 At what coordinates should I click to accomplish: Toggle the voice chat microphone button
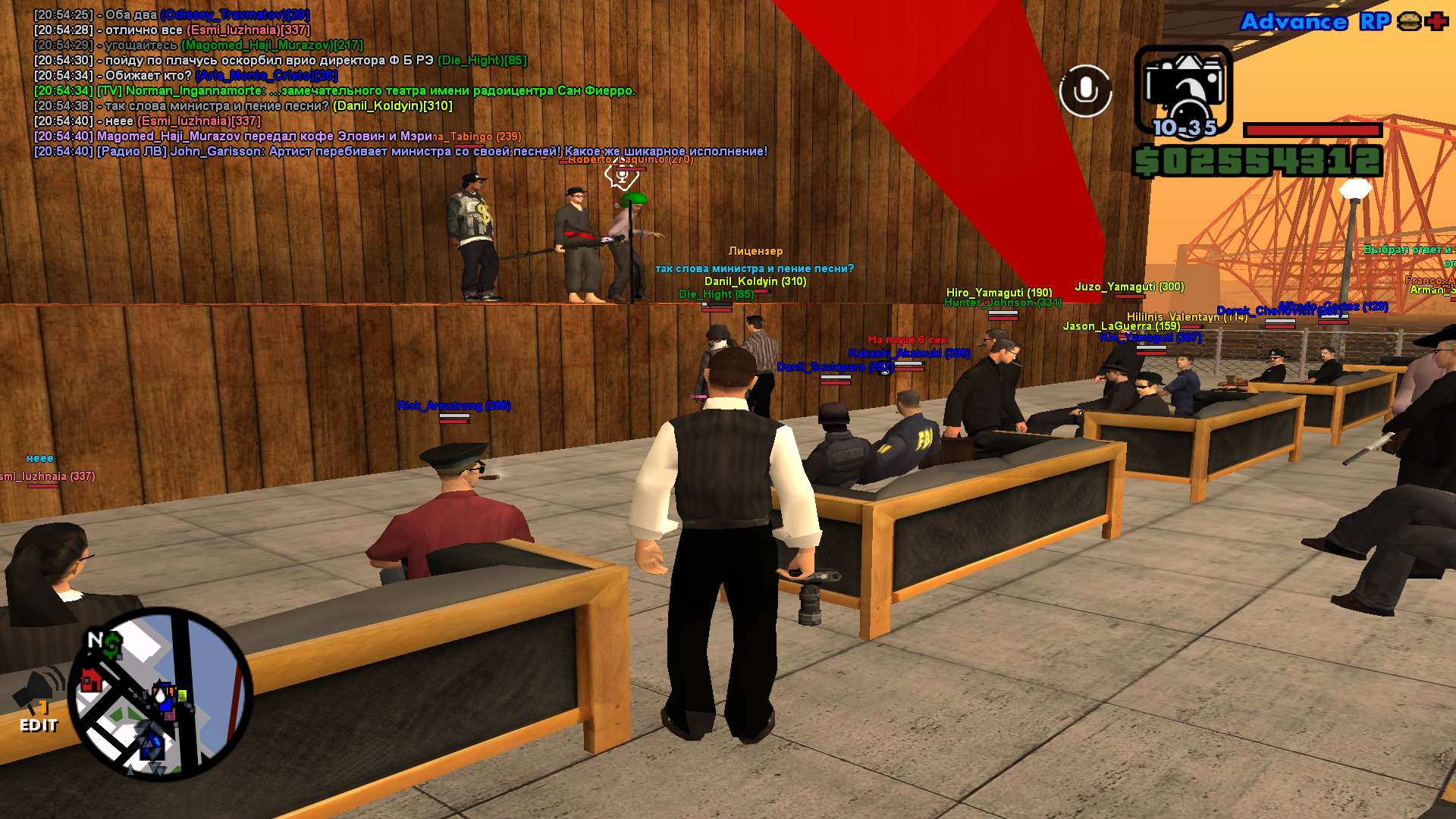tap(1085, 91)
